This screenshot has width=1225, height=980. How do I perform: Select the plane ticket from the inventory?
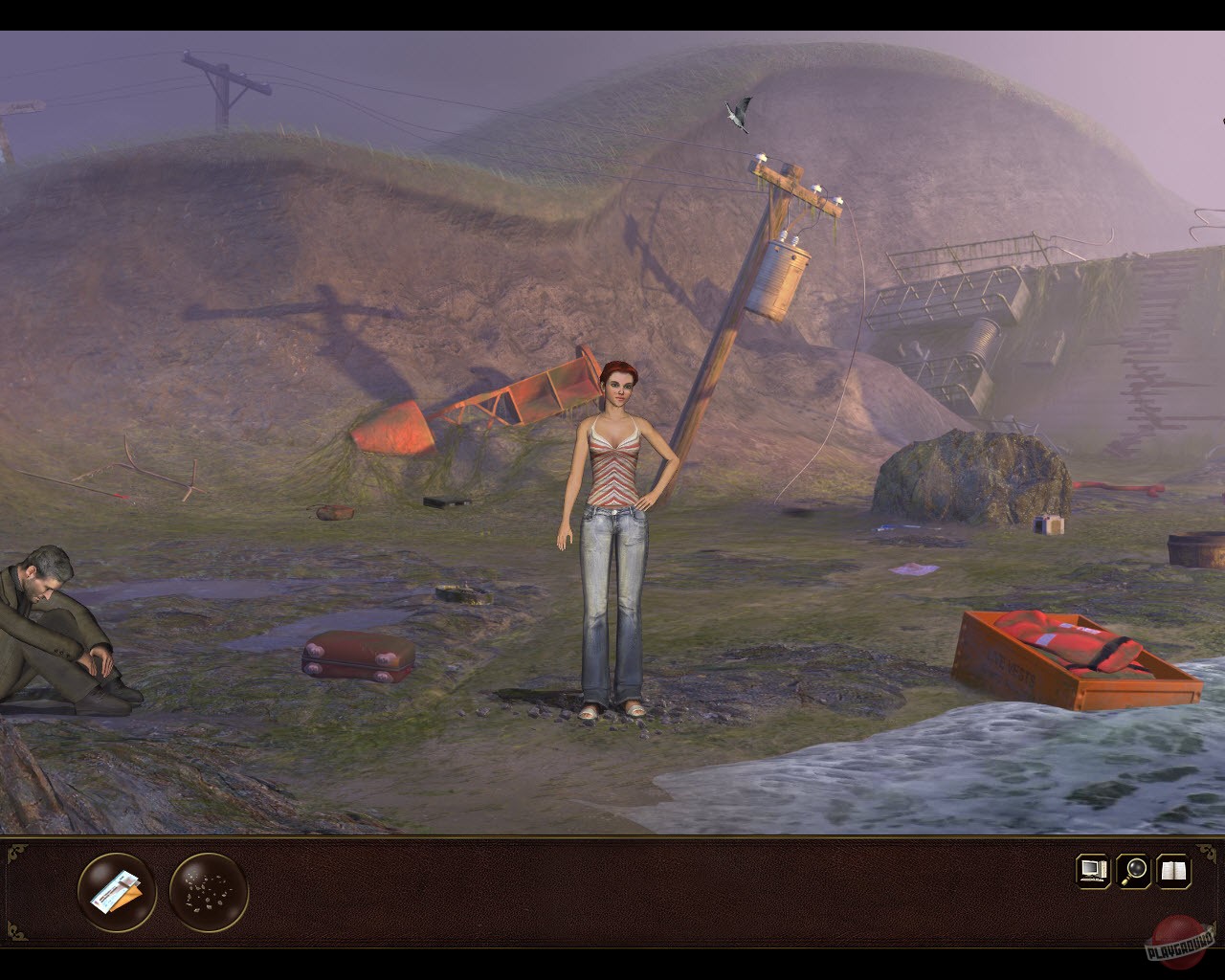[x=116, y=892]
